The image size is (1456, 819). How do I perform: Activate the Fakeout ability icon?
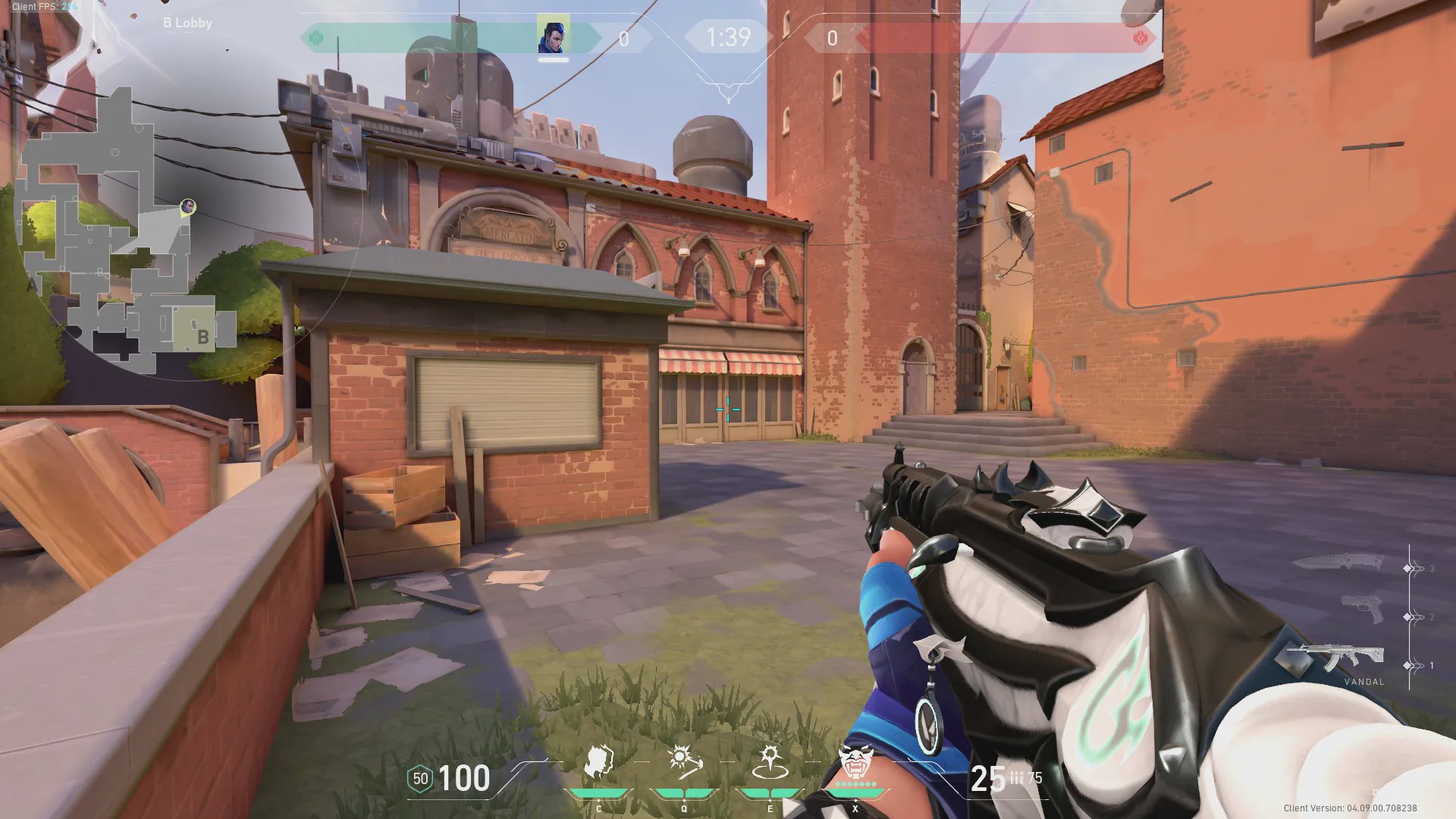point(599,763)
